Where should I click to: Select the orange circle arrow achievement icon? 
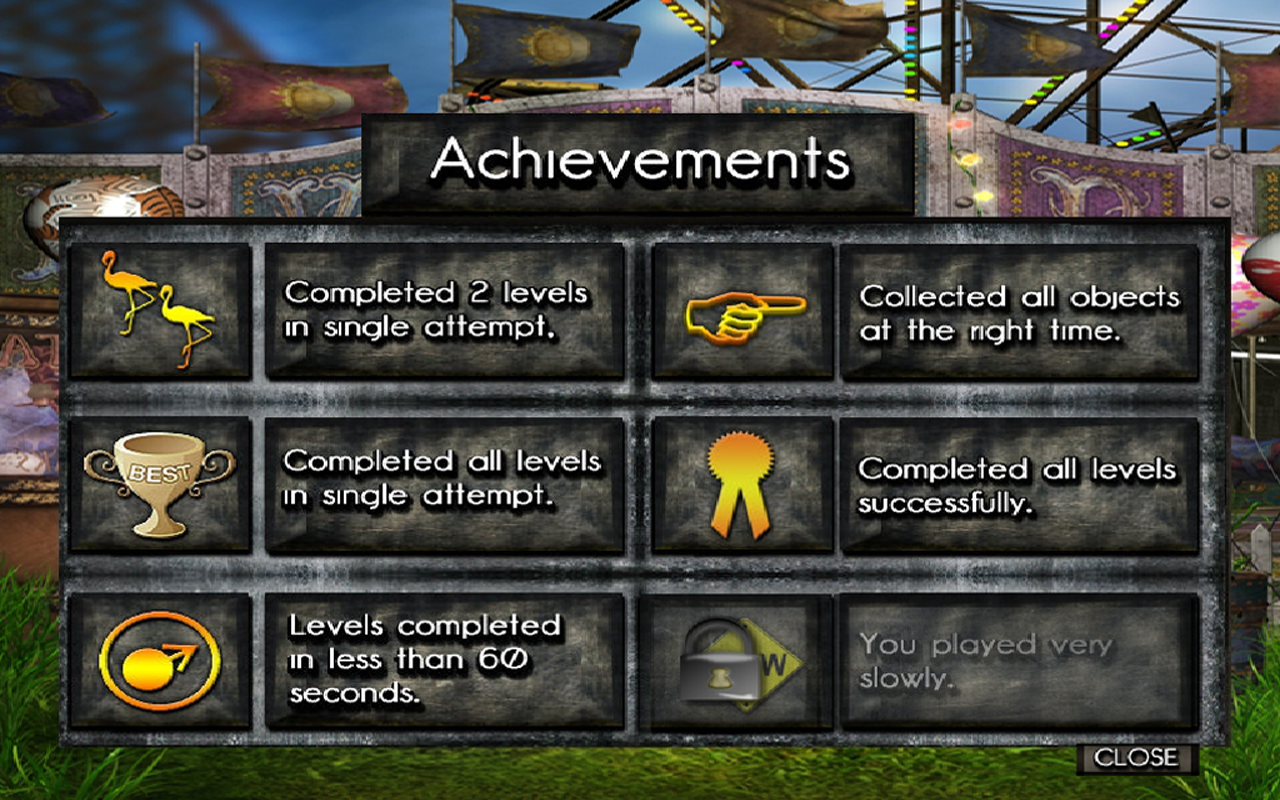(159, 660)
